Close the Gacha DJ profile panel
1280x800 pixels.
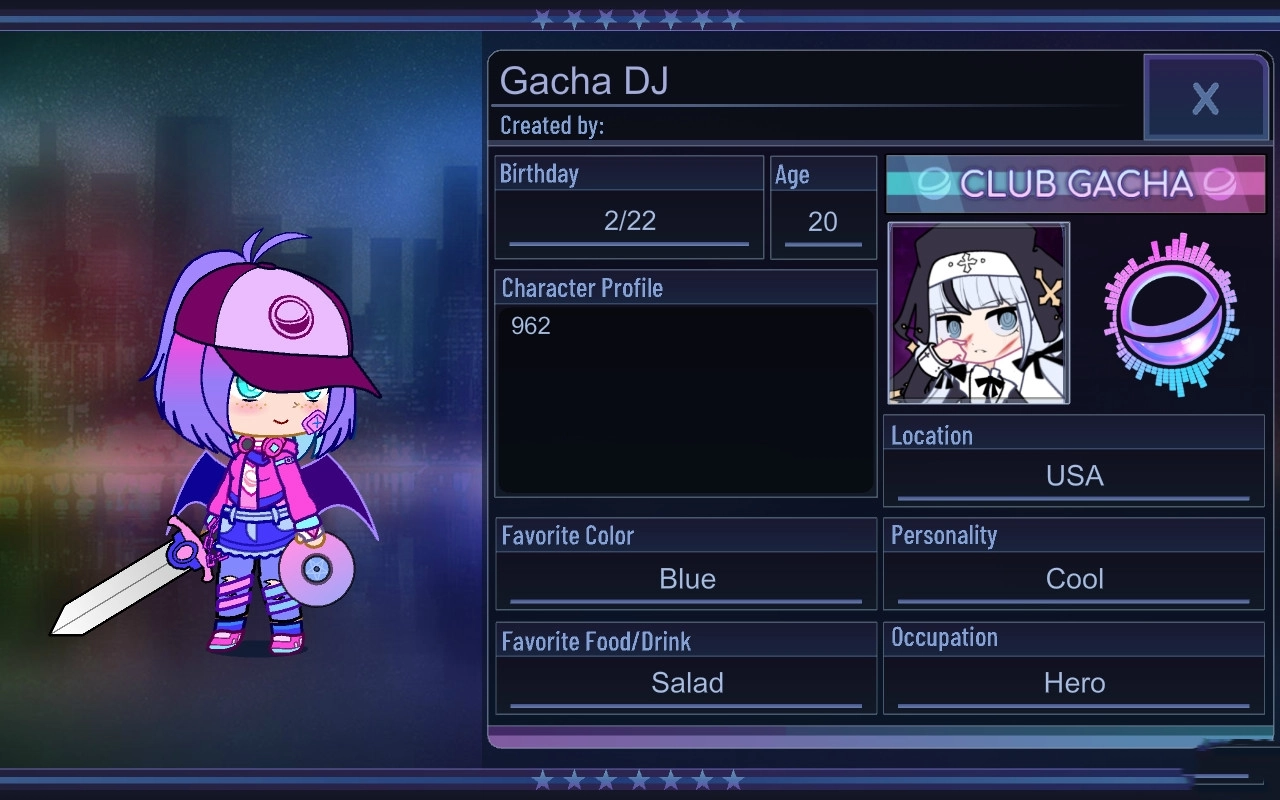(1205, 98)
